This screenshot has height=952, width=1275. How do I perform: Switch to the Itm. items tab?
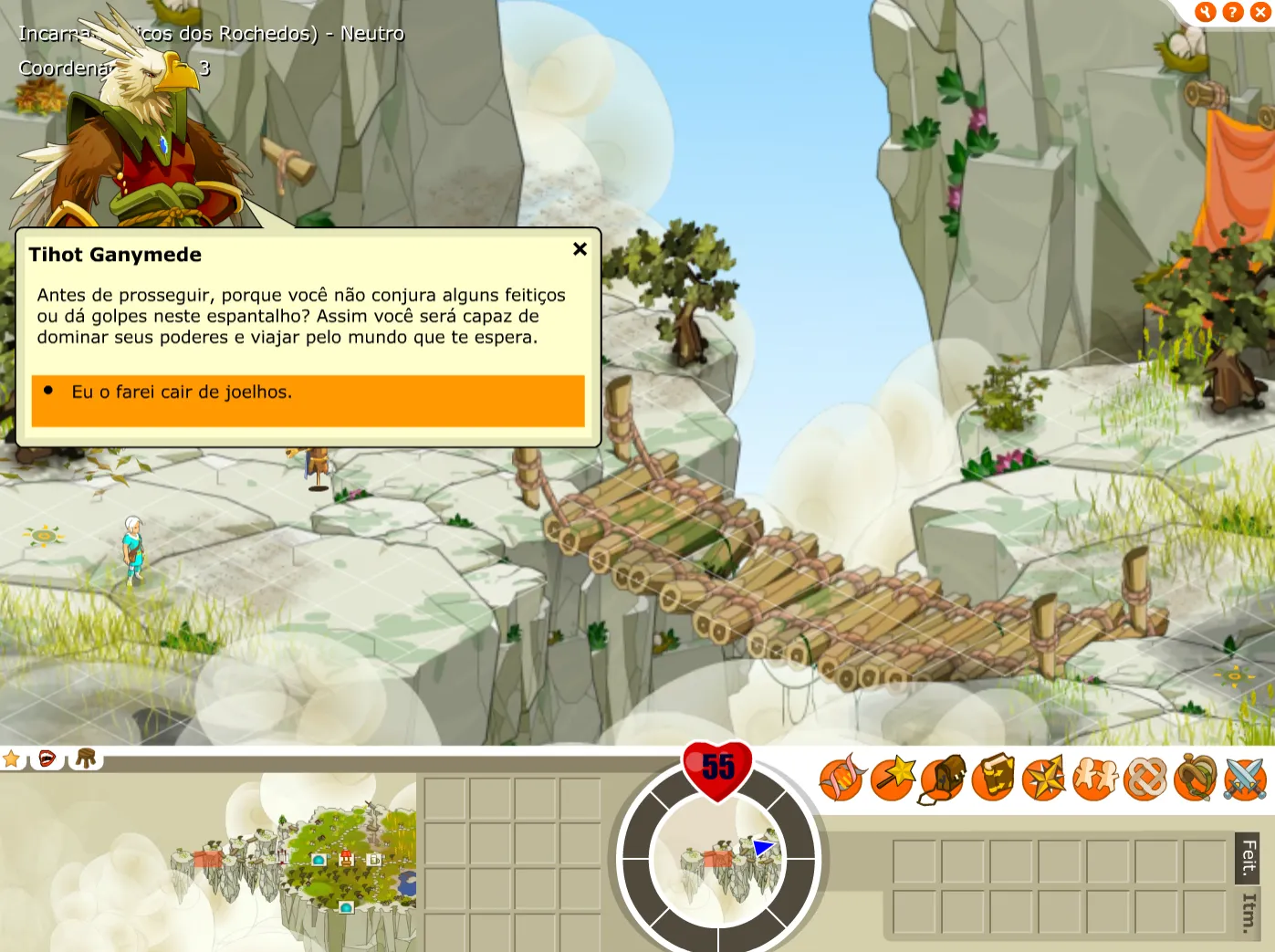[1249, 913]
